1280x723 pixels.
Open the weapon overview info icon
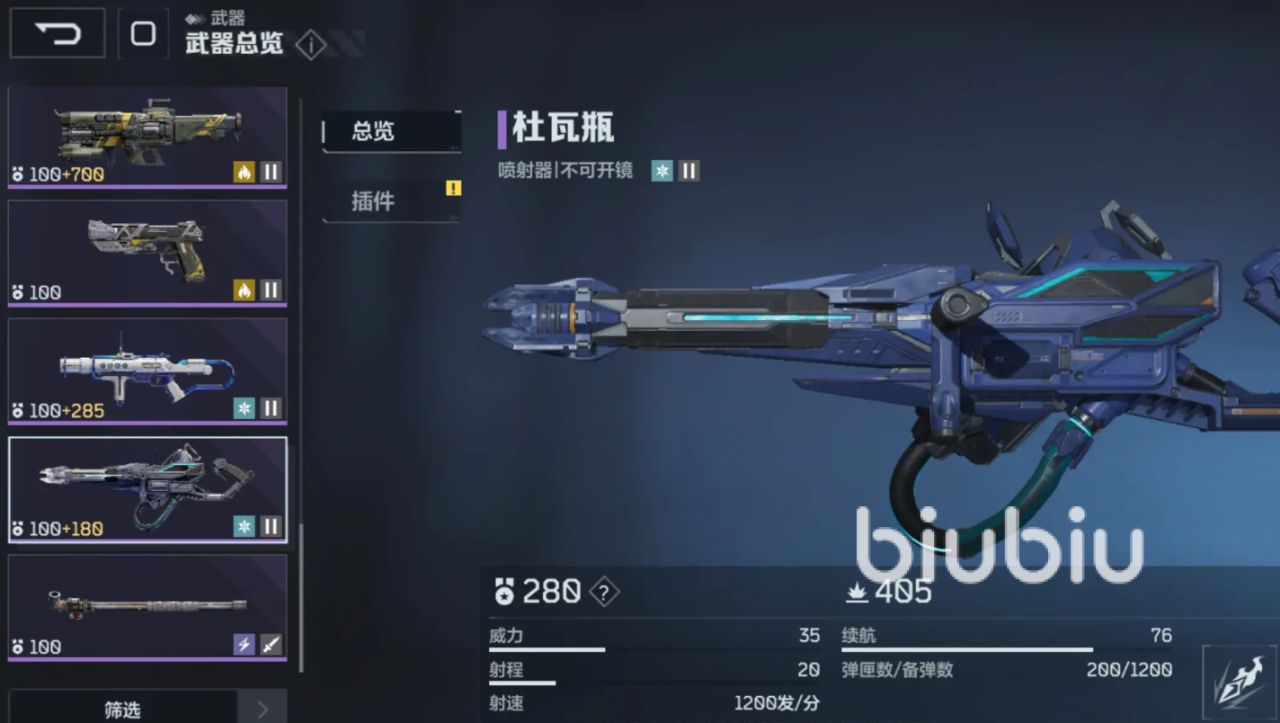click(311, 45)
